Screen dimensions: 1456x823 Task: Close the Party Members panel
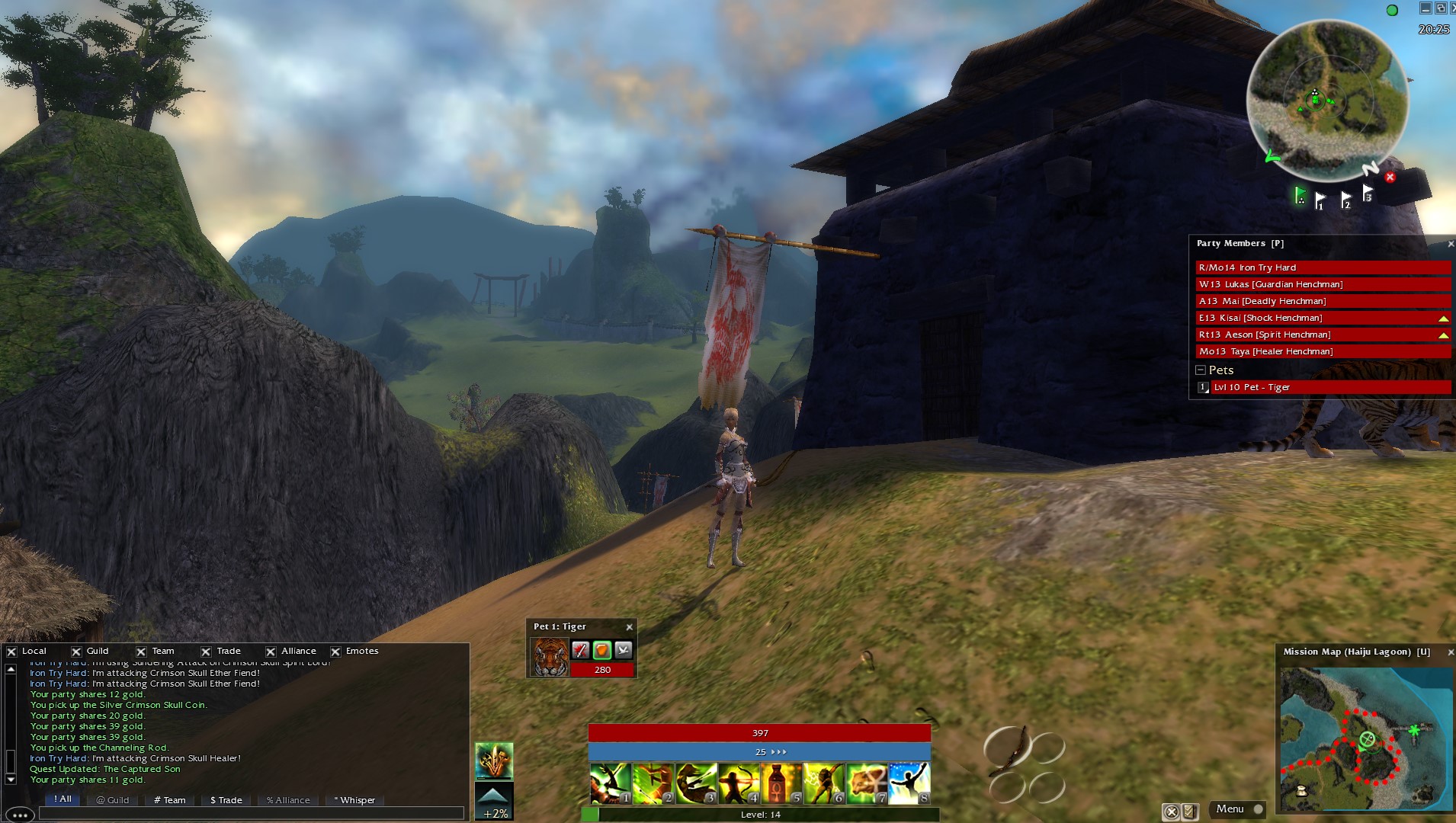(x=1450, y=244)
